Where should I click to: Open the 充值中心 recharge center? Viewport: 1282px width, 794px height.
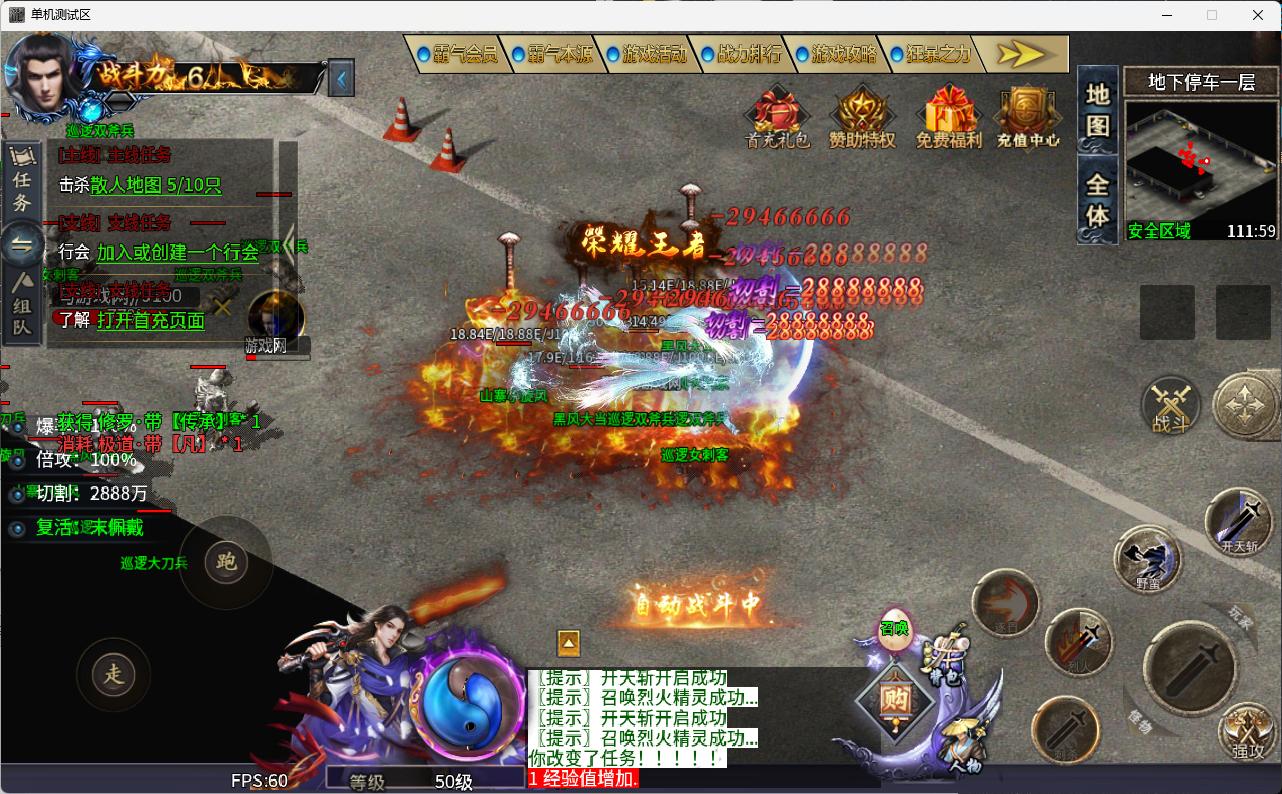click(1028, 116)
